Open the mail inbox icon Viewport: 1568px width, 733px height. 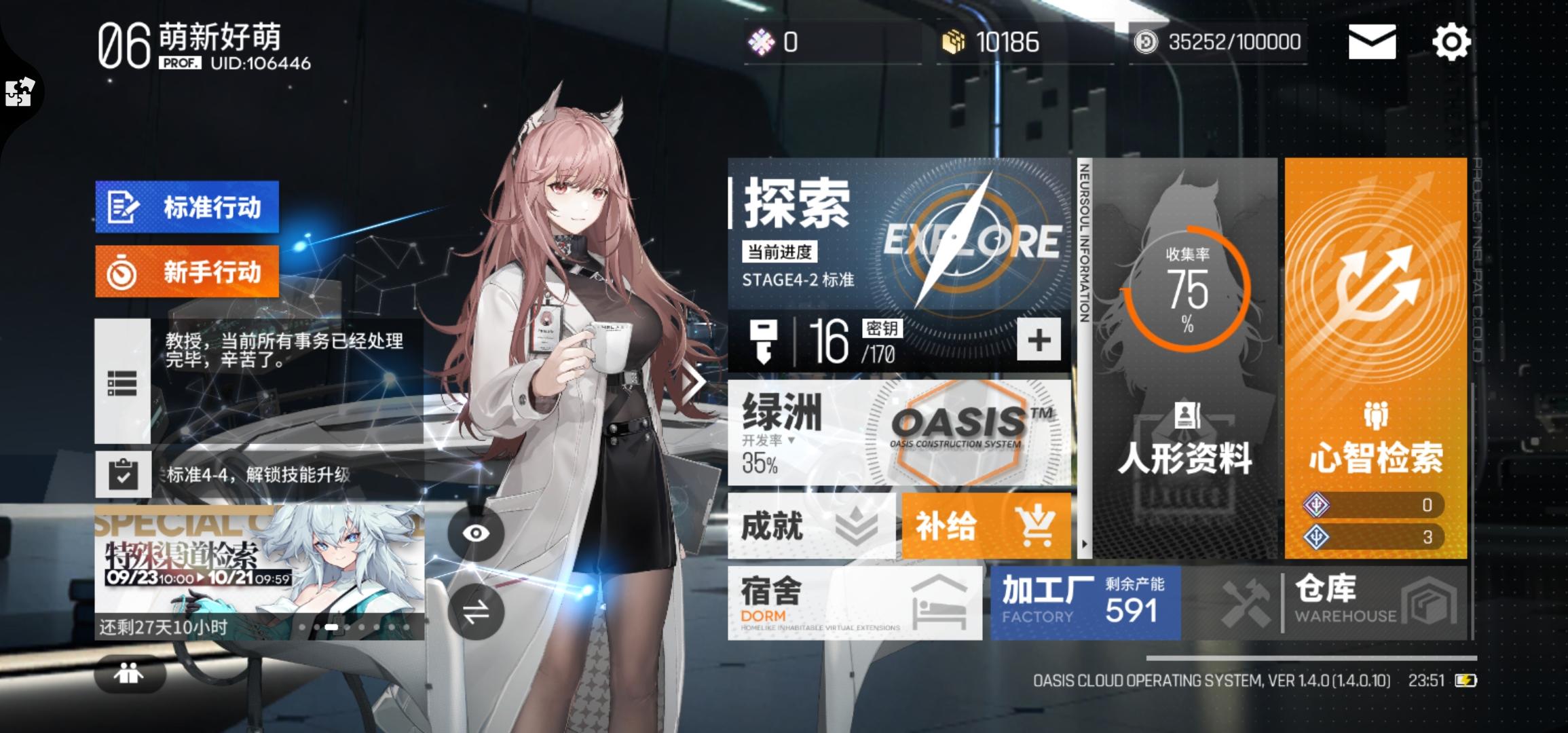[x=1372, y=43]
